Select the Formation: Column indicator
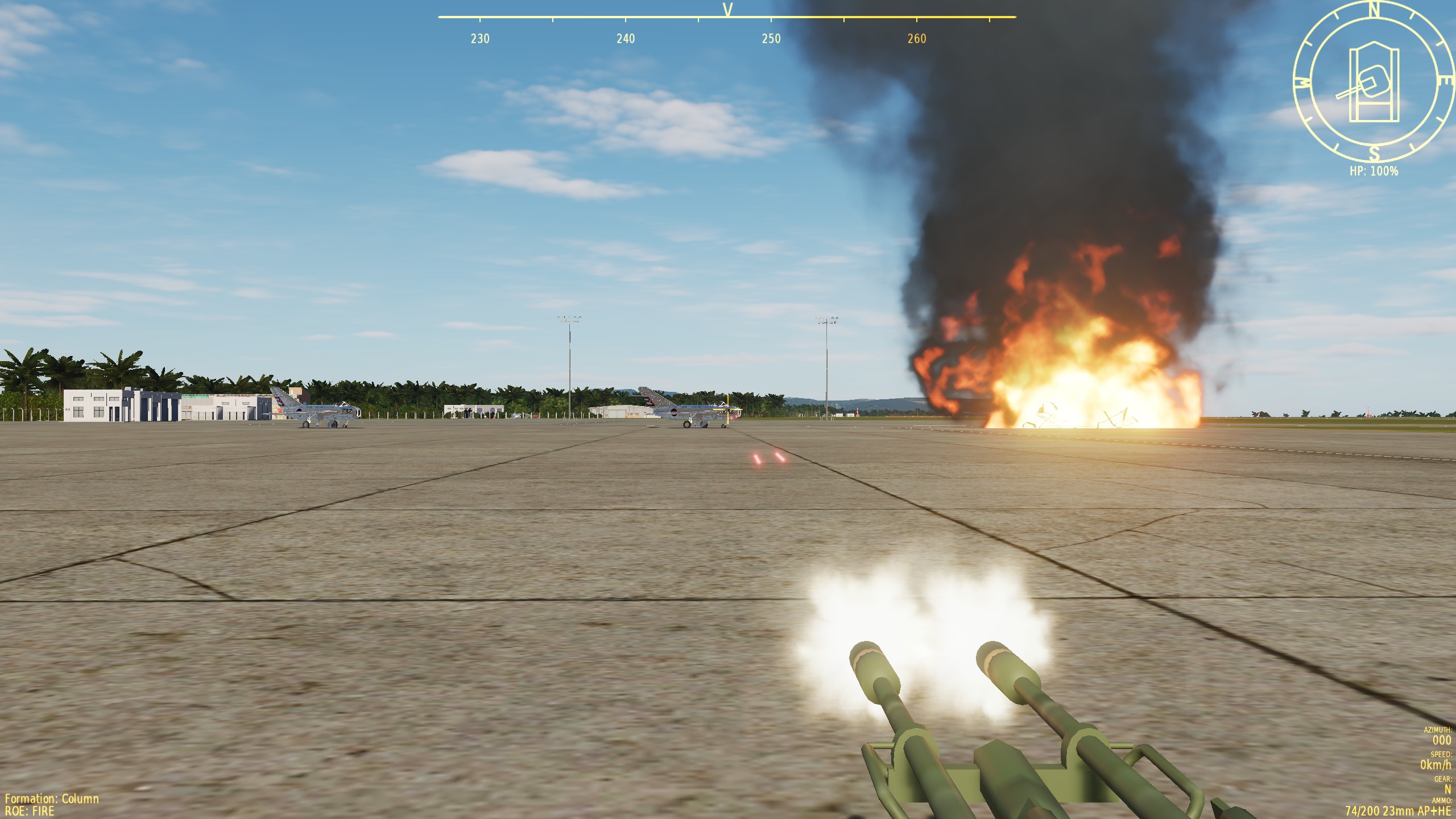The image size is (1456, 819). (52, 799)
